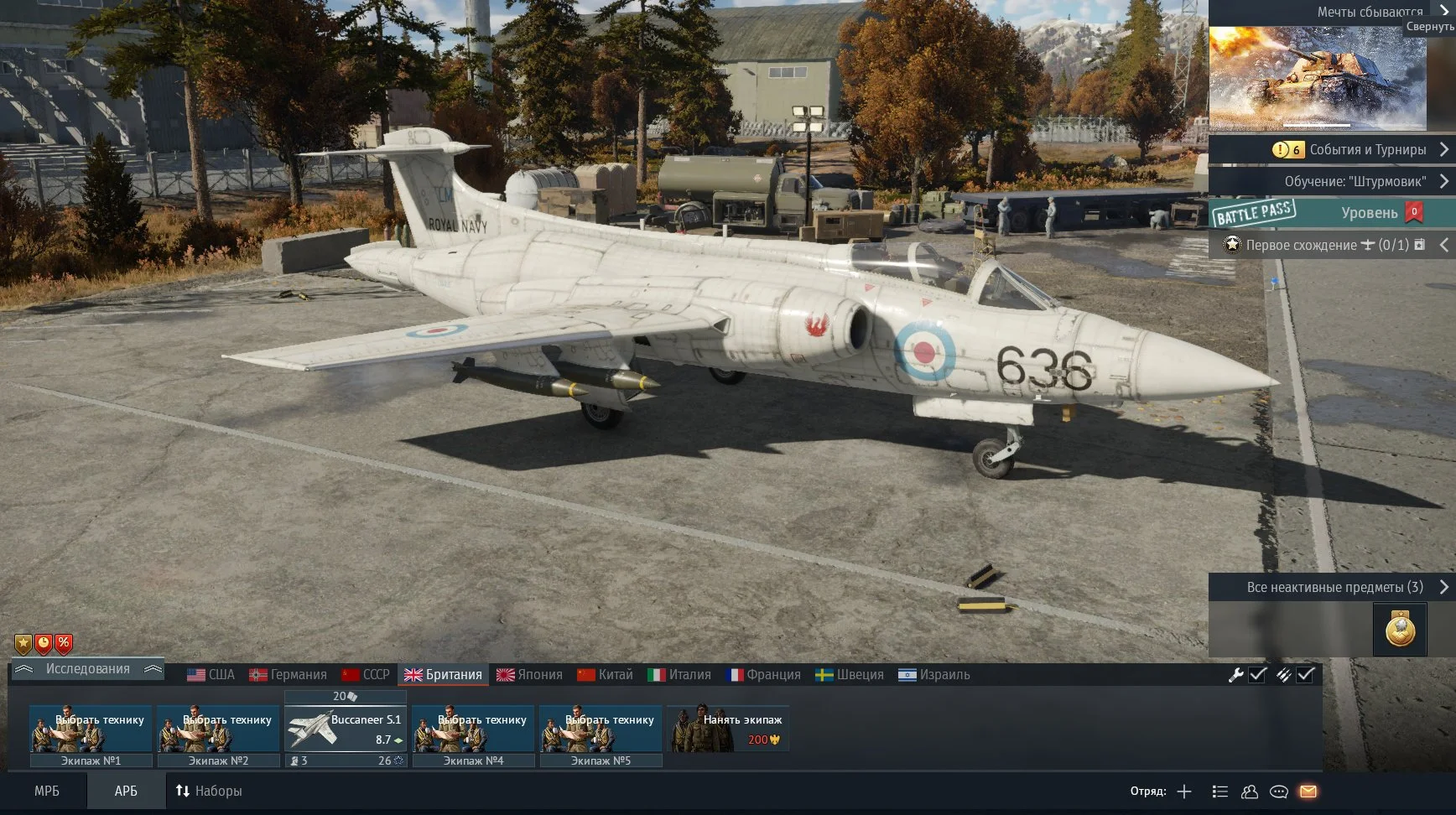This screenshot has height=815, width=1456.
Task: Choose a vehicle for Crew No. 1
Action: tap(91, 728)
